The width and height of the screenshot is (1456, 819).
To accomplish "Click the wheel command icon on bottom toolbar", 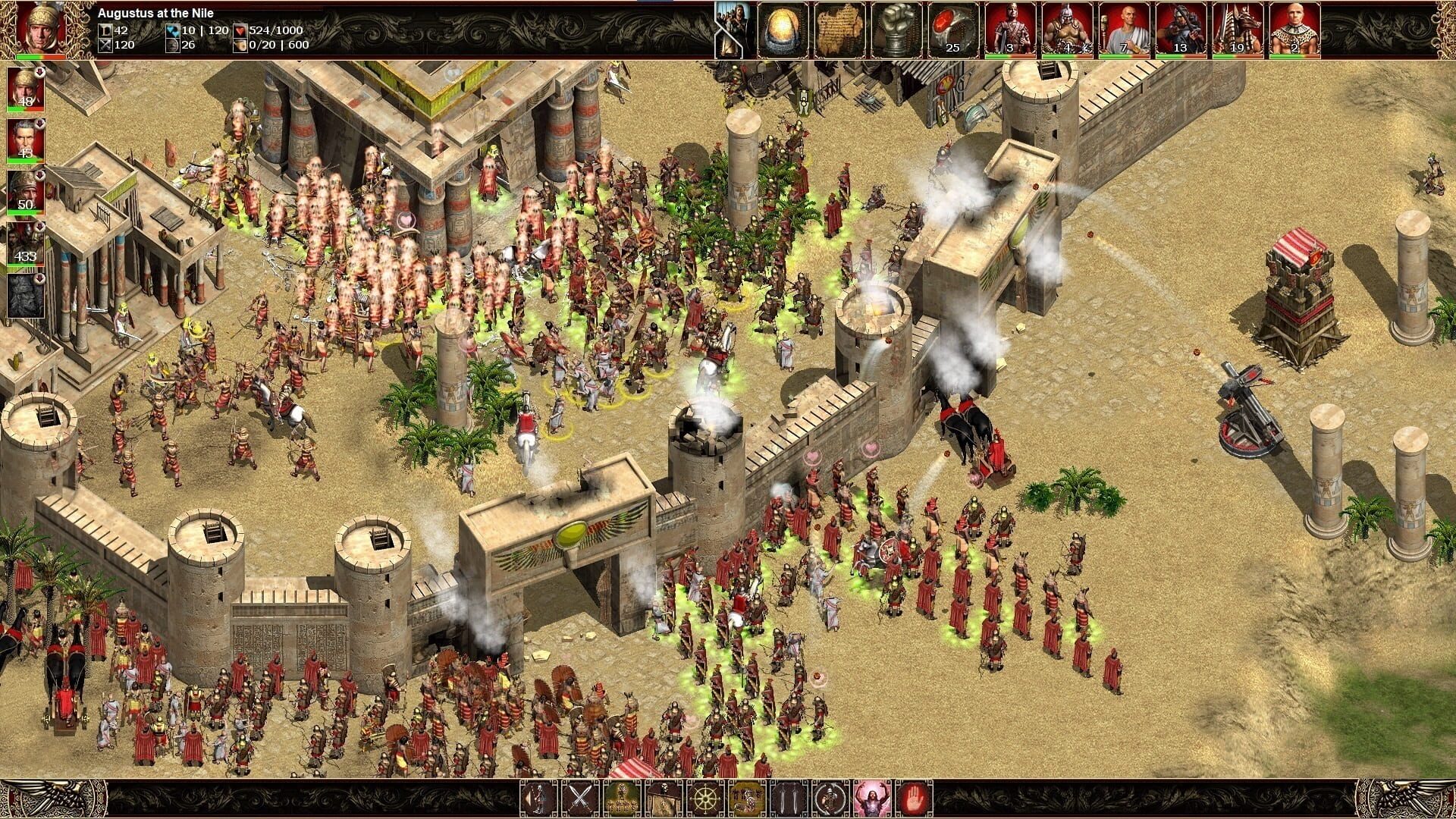I will pyautogui.click(x=704, y=799).
